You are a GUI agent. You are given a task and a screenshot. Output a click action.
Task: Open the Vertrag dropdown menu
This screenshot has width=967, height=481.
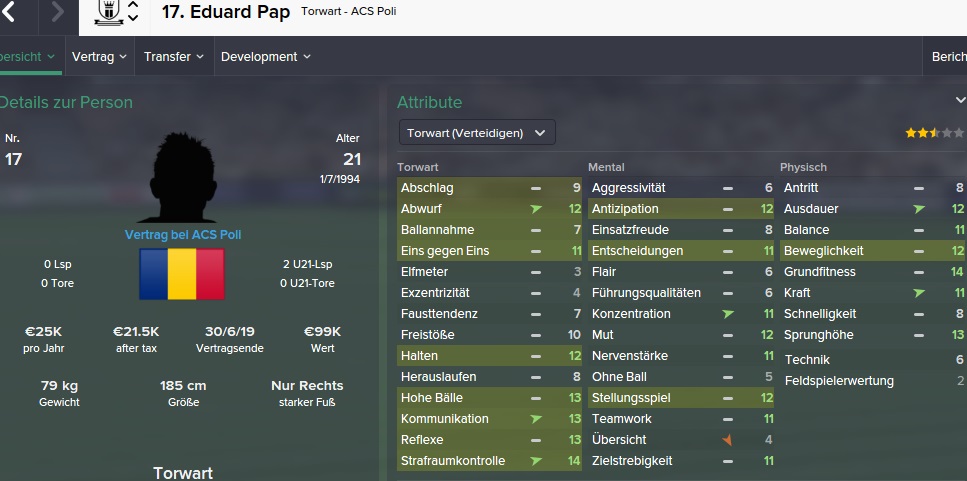(99, 57)
